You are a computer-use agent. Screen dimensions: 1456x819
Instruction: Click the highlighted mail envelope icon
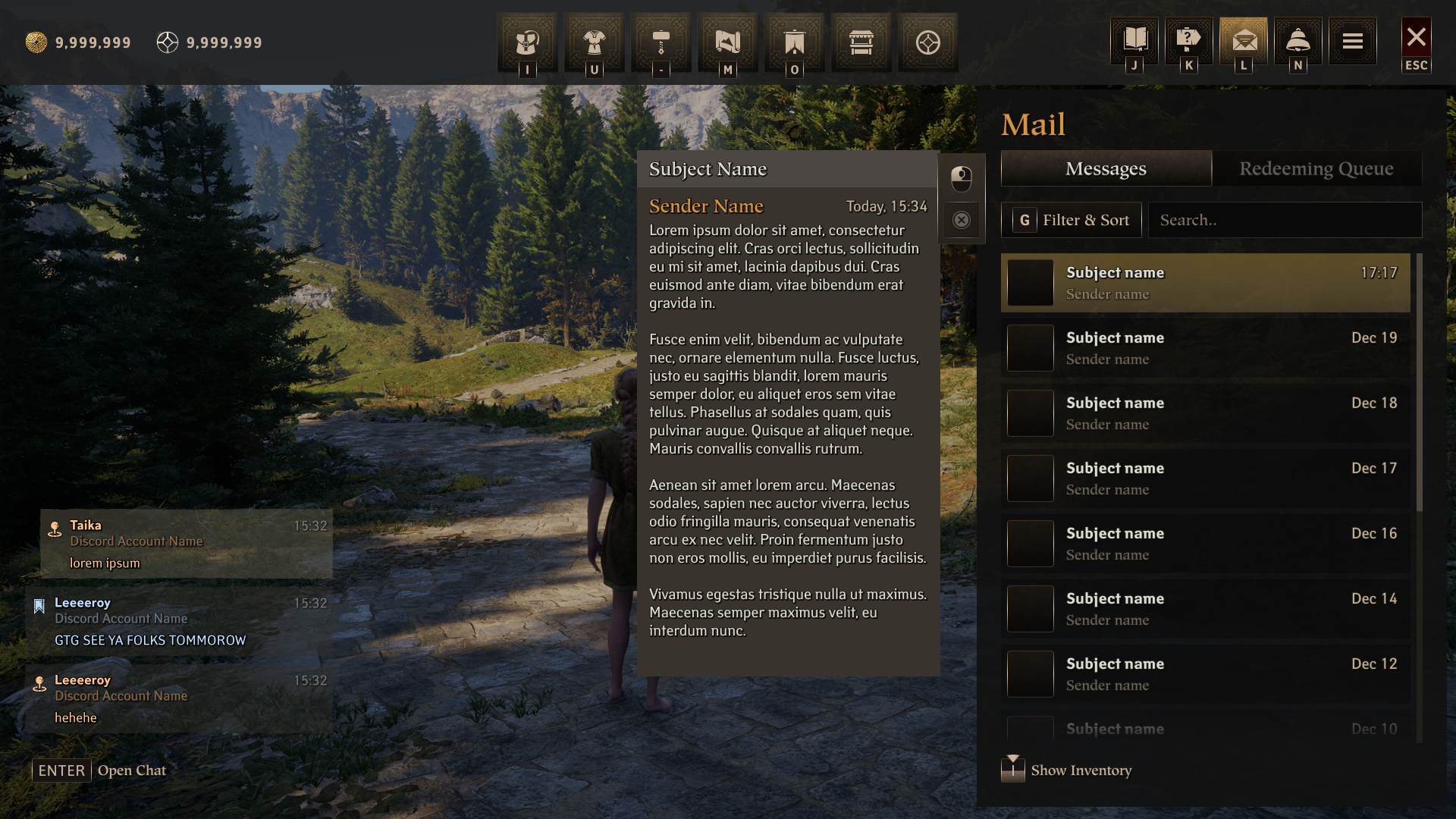1244,40
